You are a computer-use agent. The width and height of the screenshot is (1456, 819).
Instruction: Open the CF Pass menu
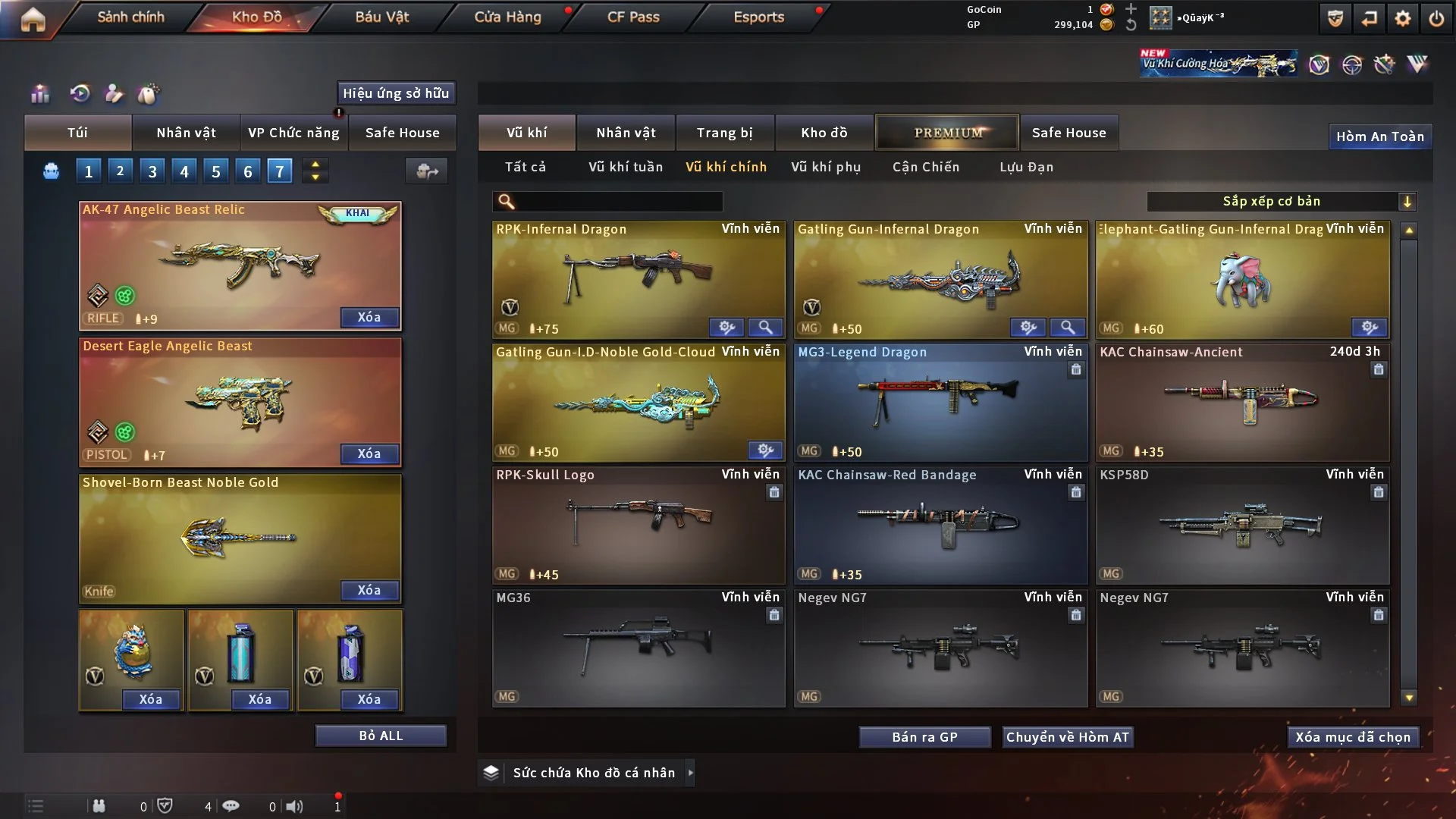click(x=633, y=17)
